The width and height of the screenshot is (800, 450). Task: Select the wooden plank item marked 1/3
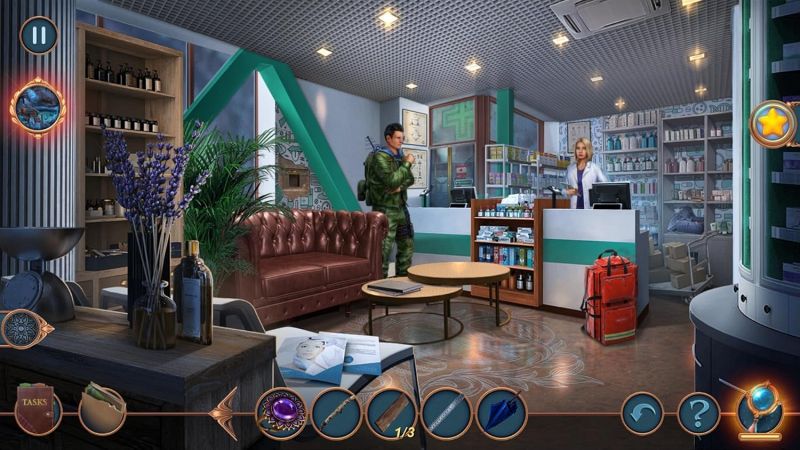pyautogui.click(x=391, y=413)
